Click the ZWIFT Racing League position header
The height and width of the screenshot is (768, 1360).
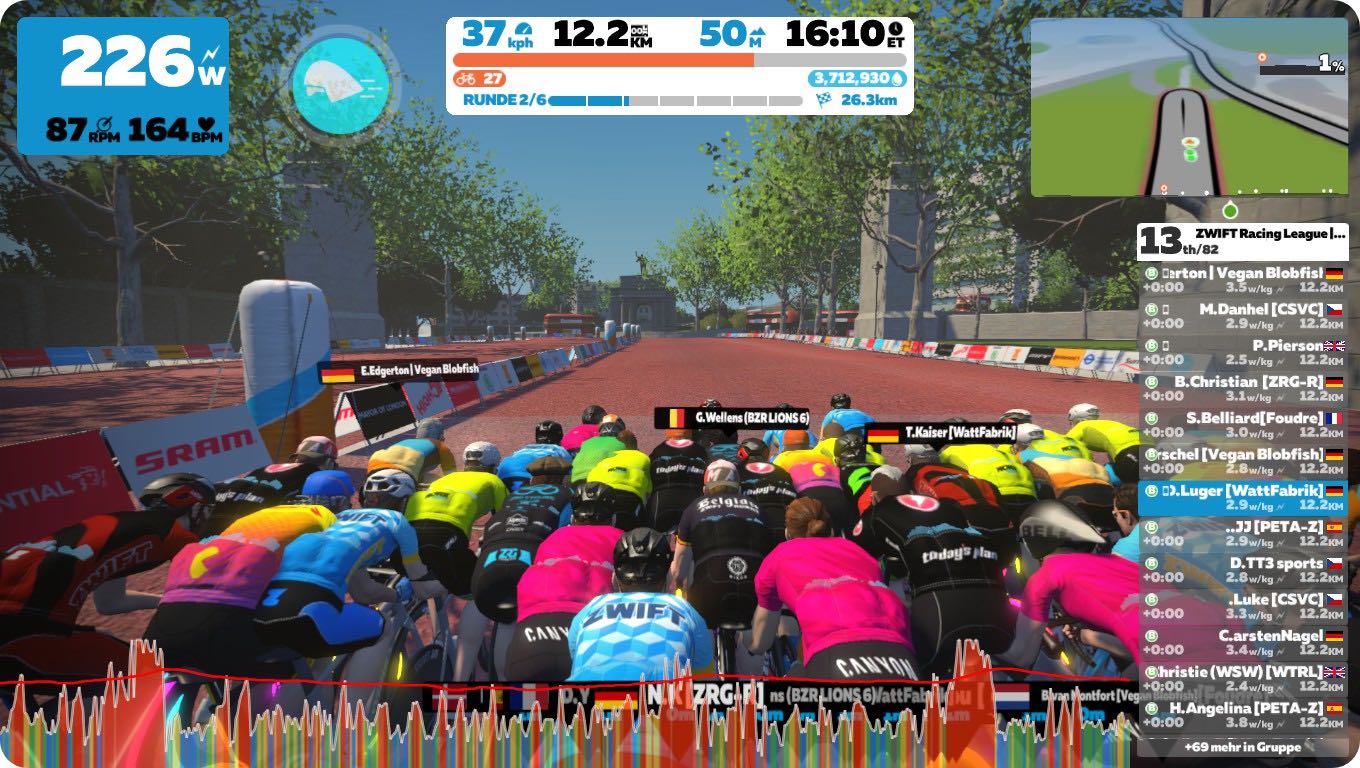pyautogui.click(x=1242, y=241)
